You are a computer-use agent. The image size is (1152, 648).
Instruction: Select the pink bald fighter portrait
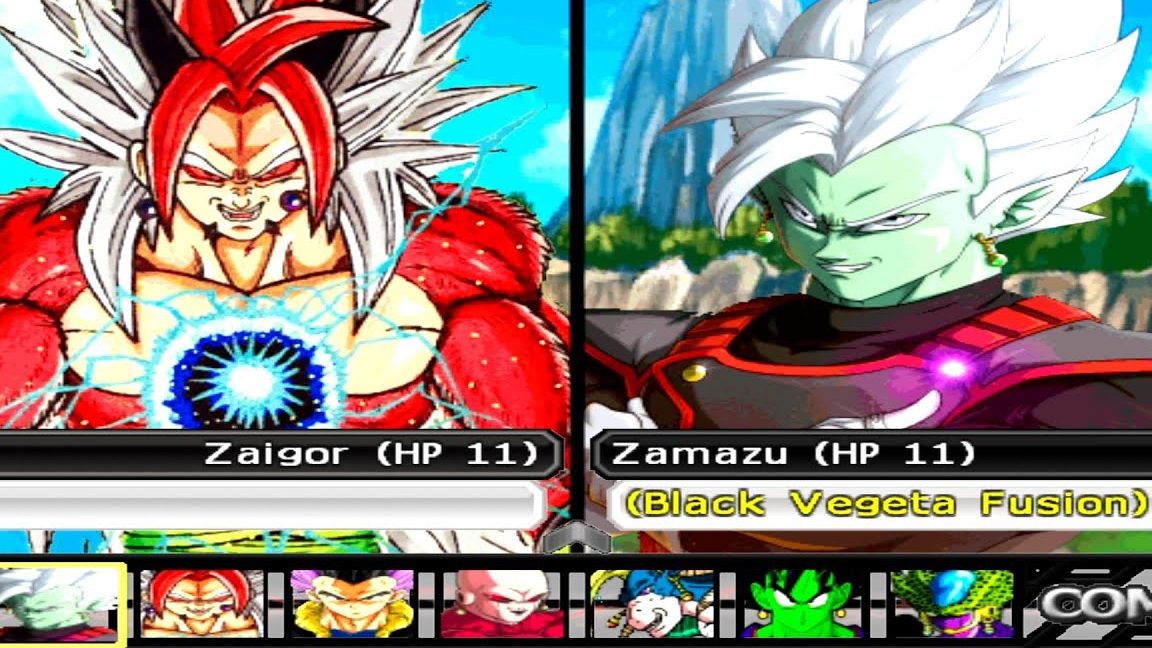pyautogui.click(x=502, y=604)
